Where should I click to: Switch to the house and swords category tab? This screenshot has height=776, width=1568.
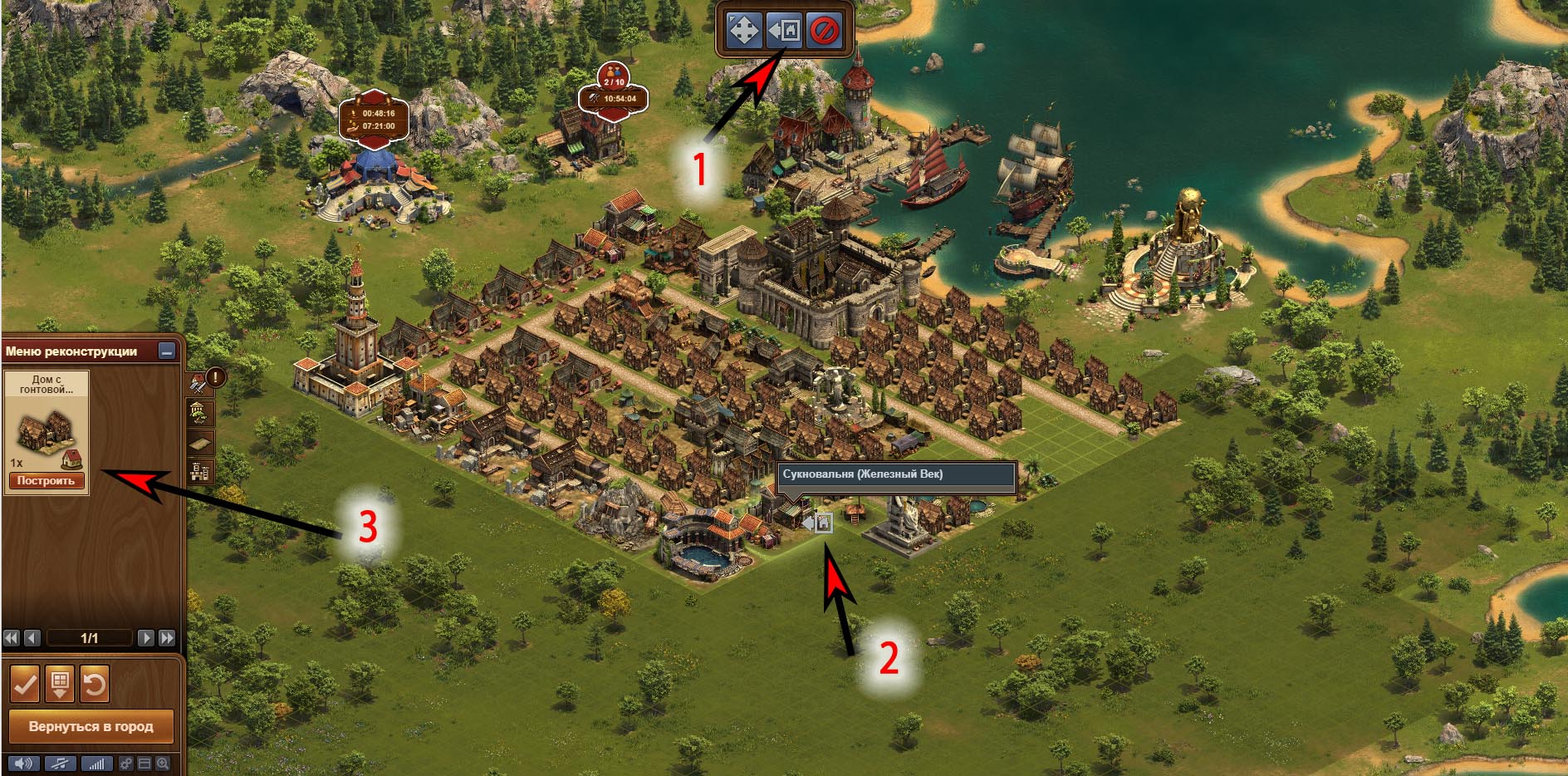click(x=199, y=383)
